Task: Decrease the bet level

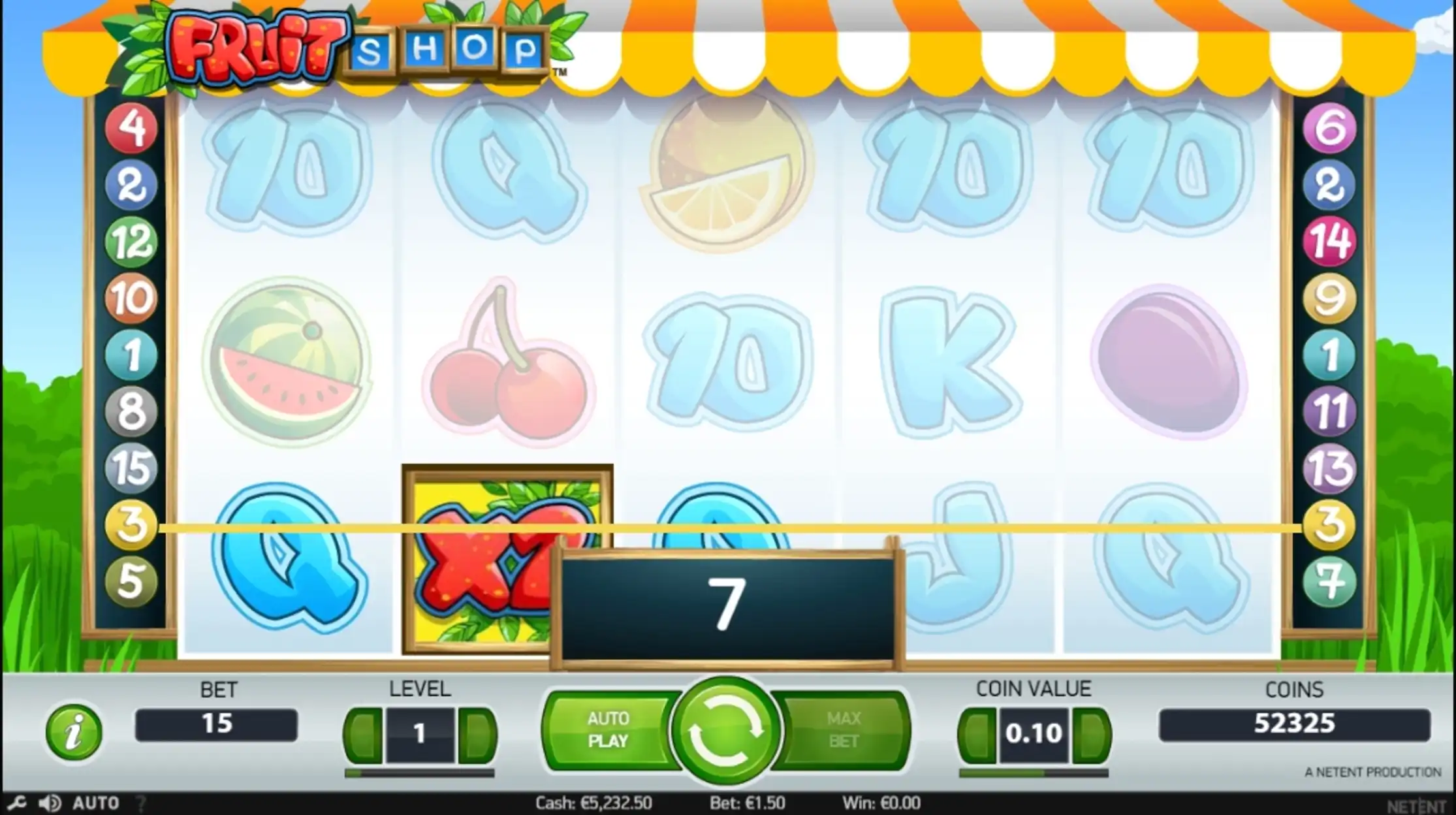Action: pos(363,734)
